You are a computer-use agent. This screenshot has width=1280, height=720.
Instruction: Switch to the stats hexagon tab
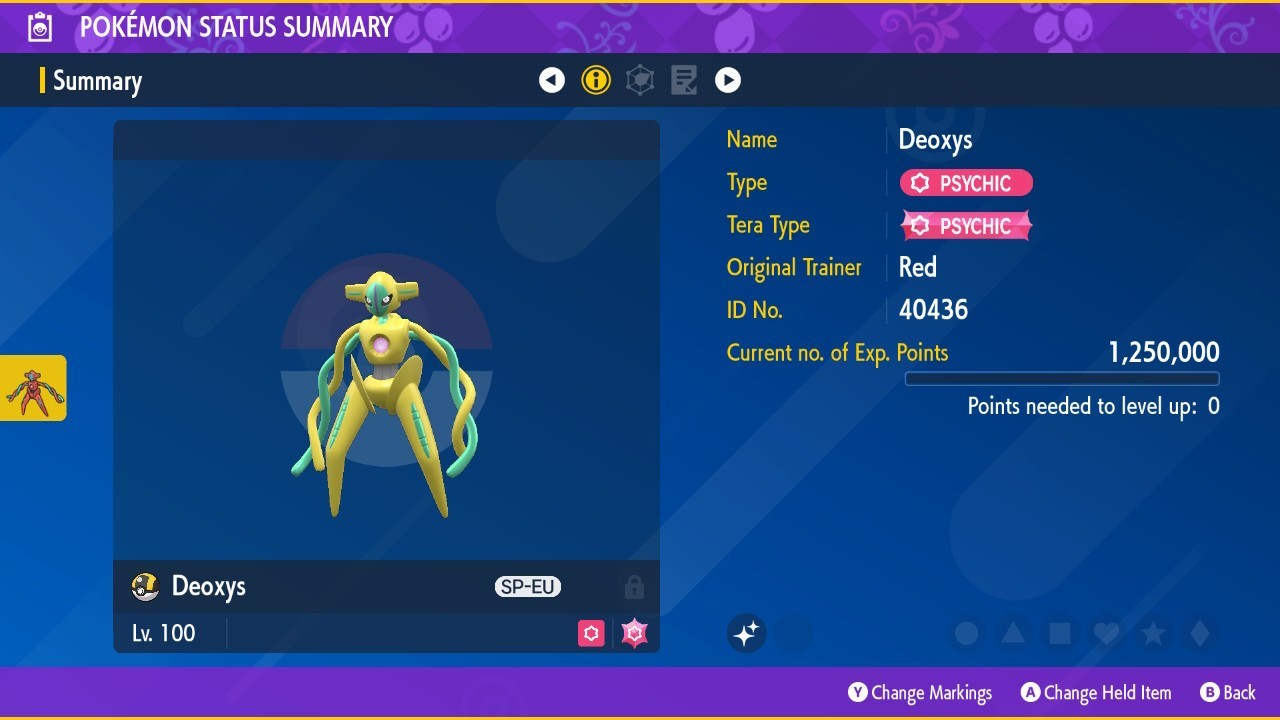[x=640, y=80]
